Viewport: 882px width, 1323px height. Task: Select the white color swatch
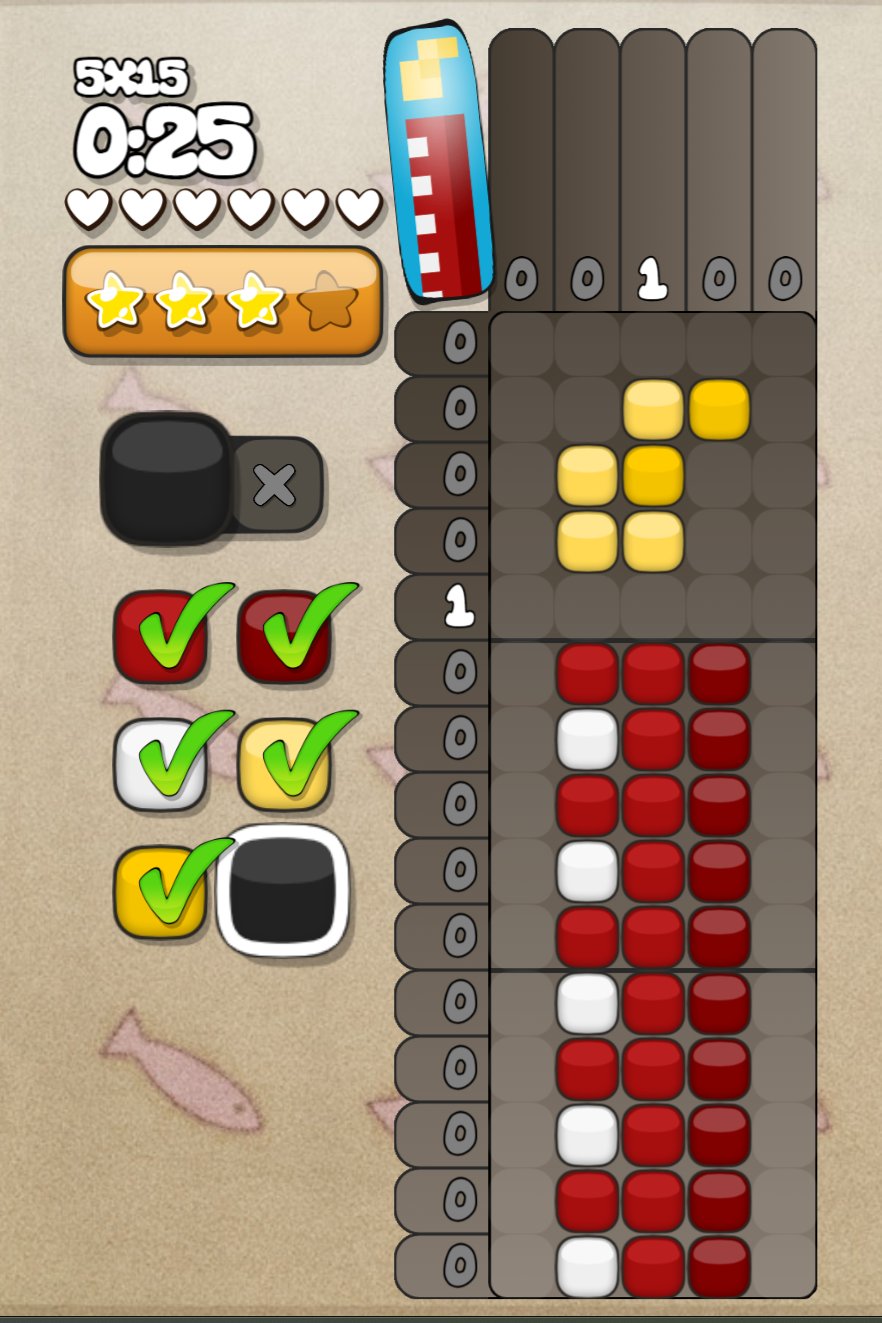coord(160,764)
